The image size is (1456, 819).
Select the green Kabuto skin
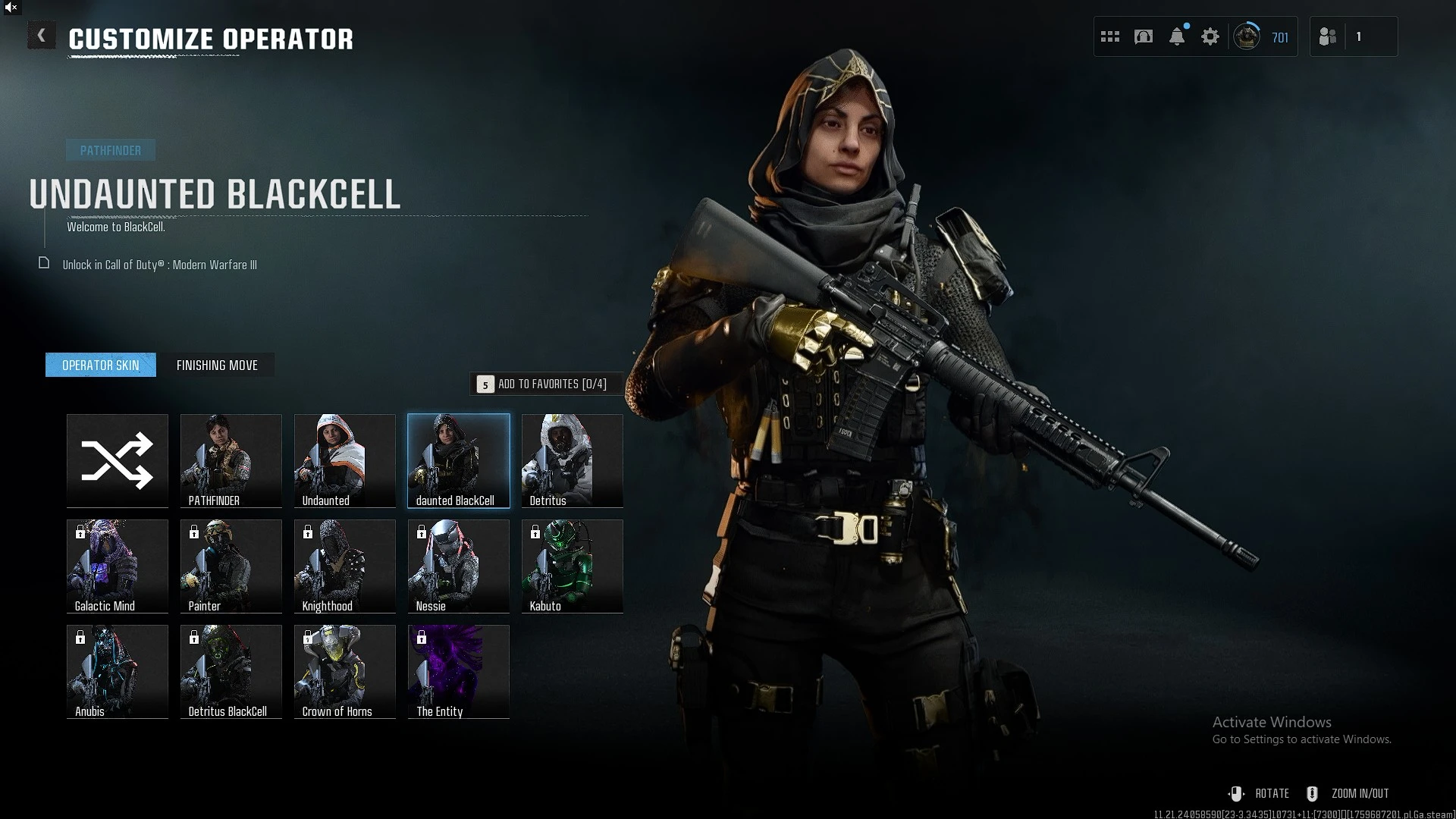click(573, 566)
